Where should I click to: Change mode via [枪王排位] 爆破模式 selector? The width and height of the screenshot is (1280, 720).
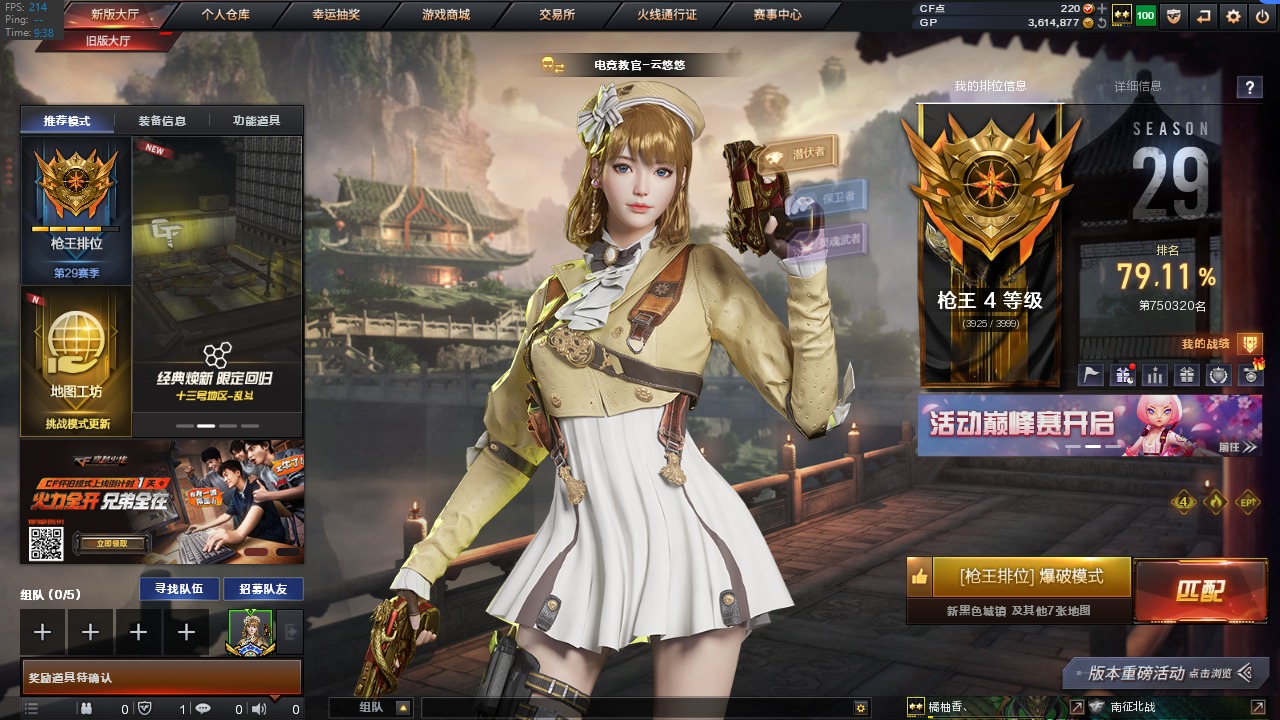[1031, 577]
